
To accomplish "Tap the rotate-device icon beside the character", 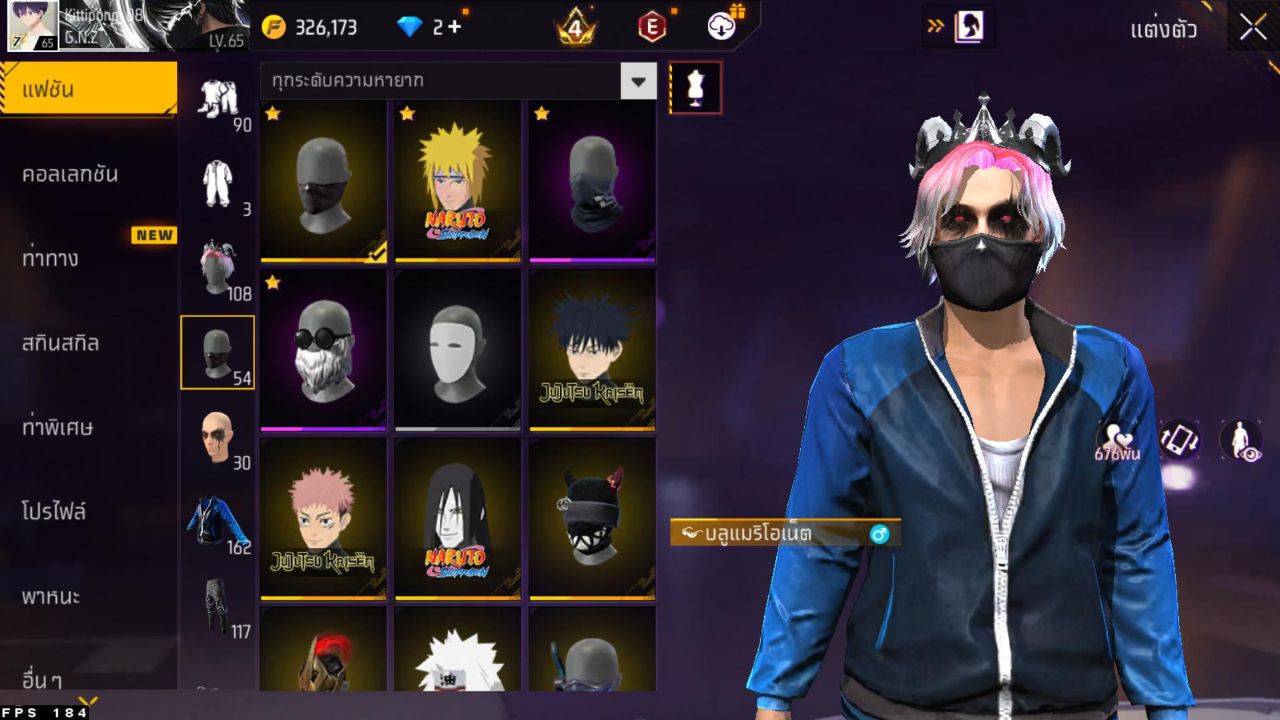I will pyautogui.click(x=1181, y=435).
